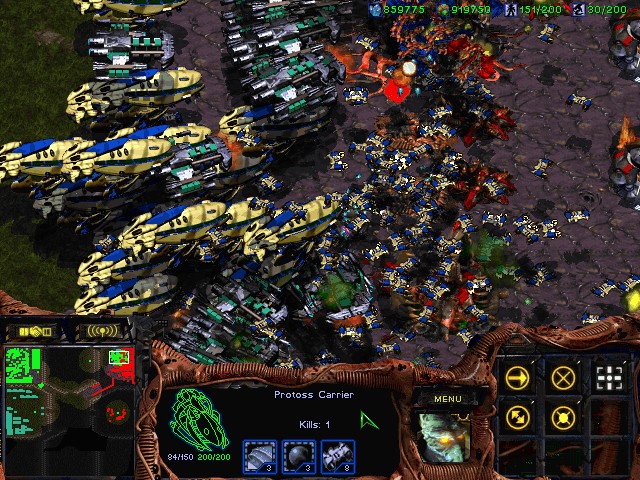The height and width of the screenshot is (480, 640).
Task: Select the Hold Position command
Action: tap(564, 417)
